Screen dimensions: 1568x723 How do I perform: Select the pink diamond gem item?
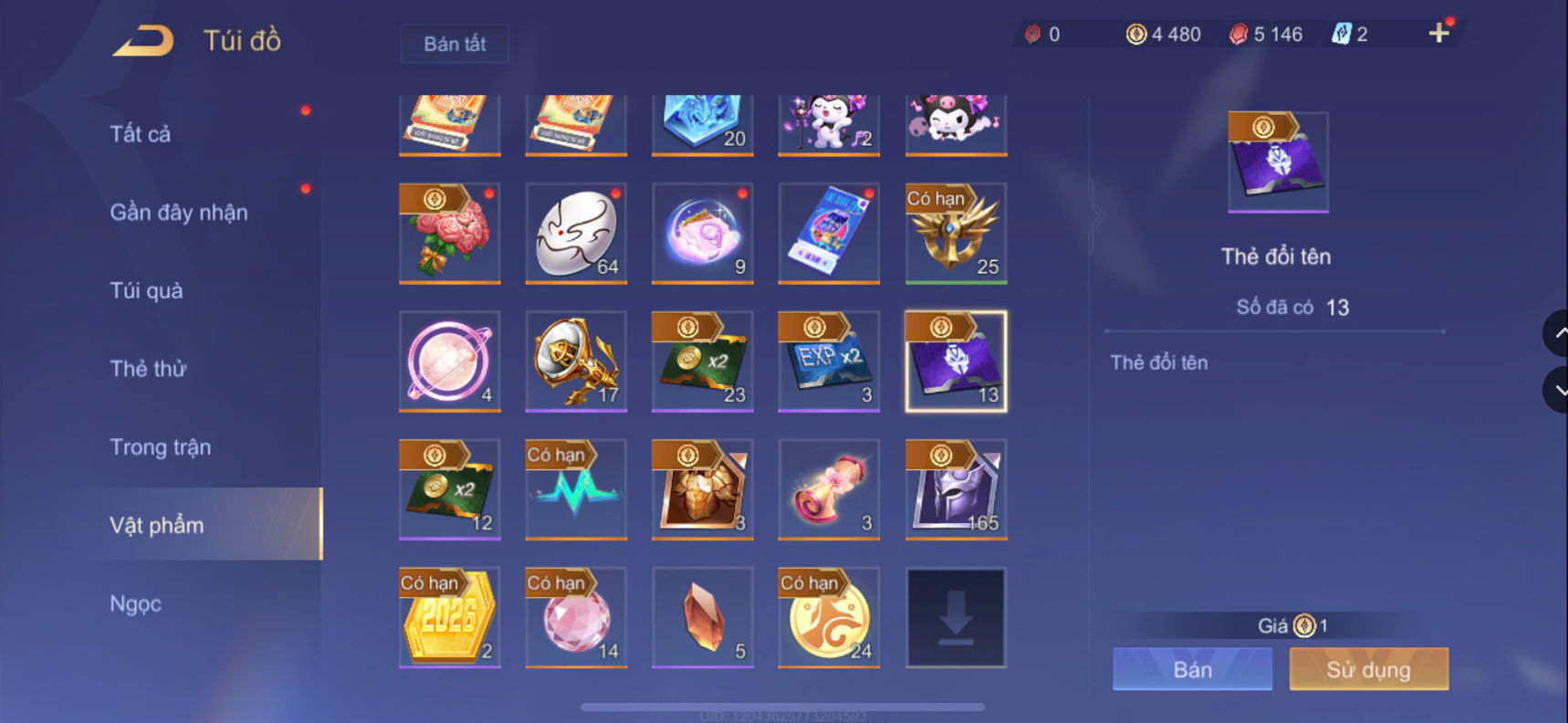click(x=576, y=618)
